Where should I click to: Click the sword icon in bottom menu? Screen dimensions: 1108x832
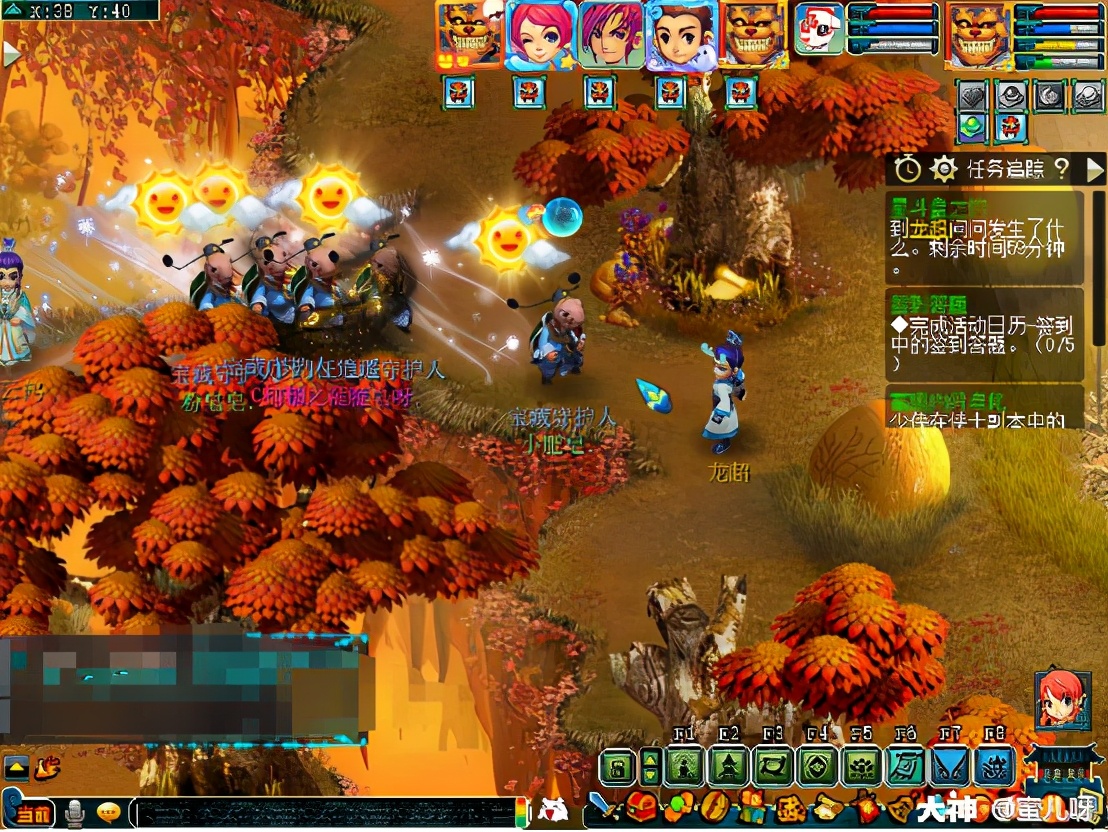tap(599, 805)
